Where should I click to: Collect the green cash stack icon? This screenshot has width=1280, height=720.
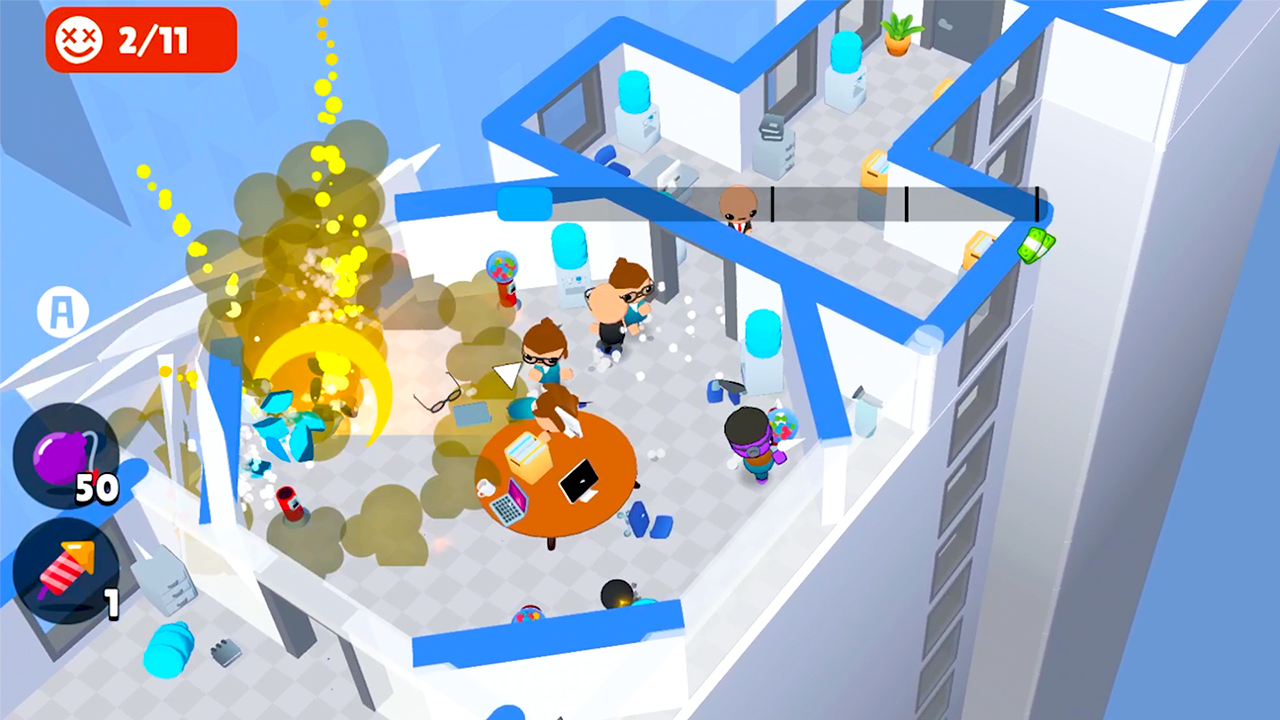click(1037, 247)
